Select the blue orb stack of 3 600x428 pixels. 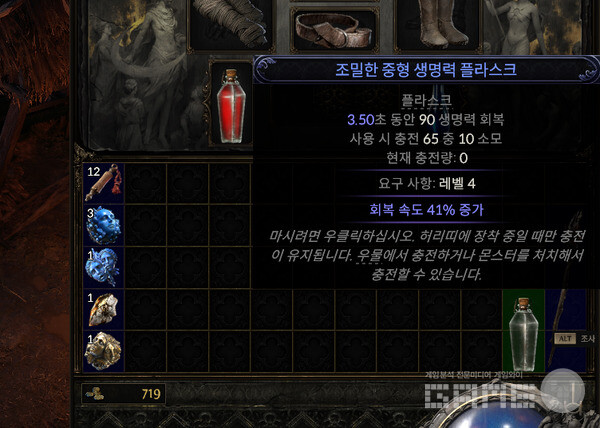pos(103,225)
